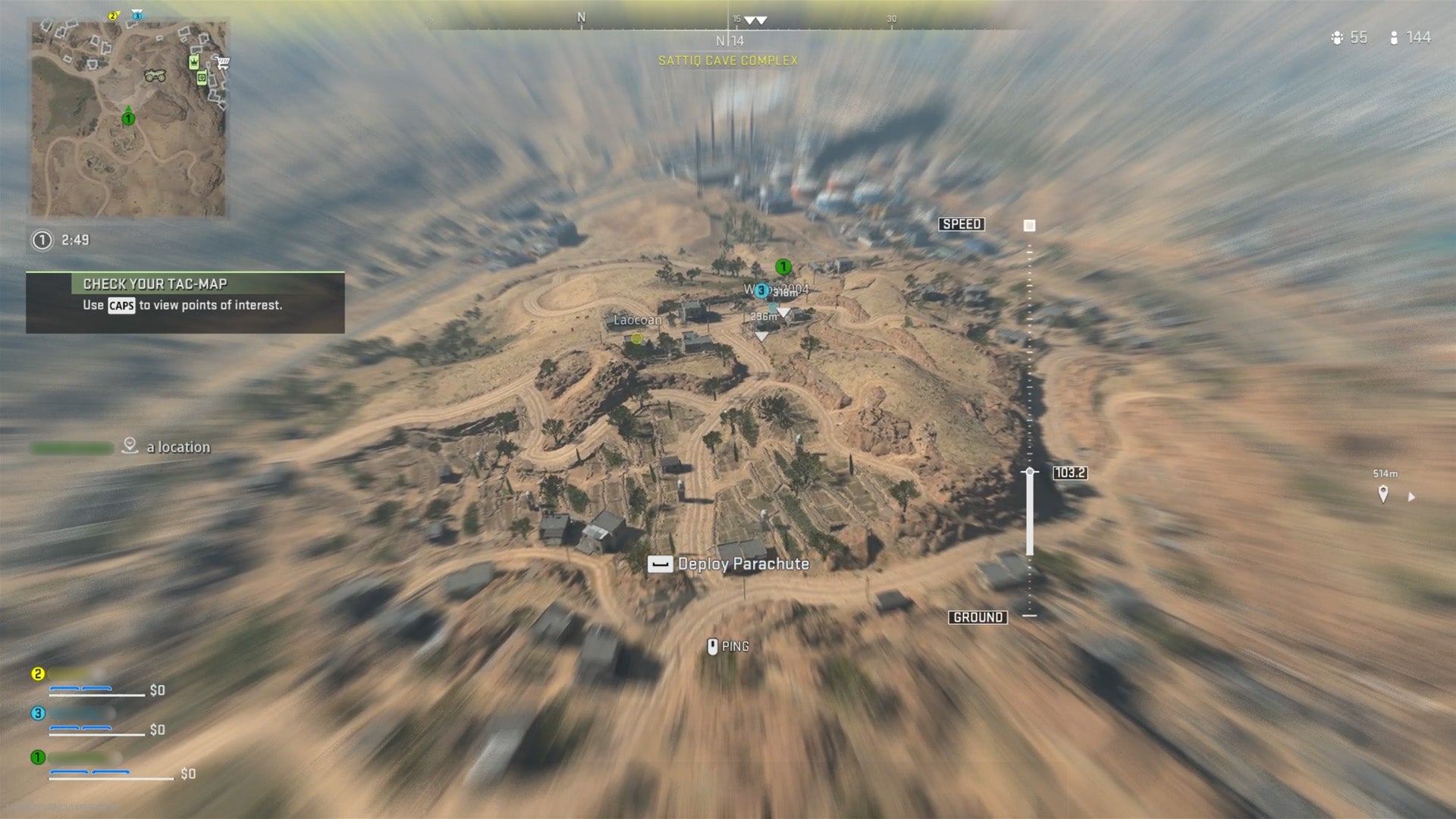Click the location pin icon beside 'a location'
The height and width of the screenshot is (819, 1456).
(130, 446)
